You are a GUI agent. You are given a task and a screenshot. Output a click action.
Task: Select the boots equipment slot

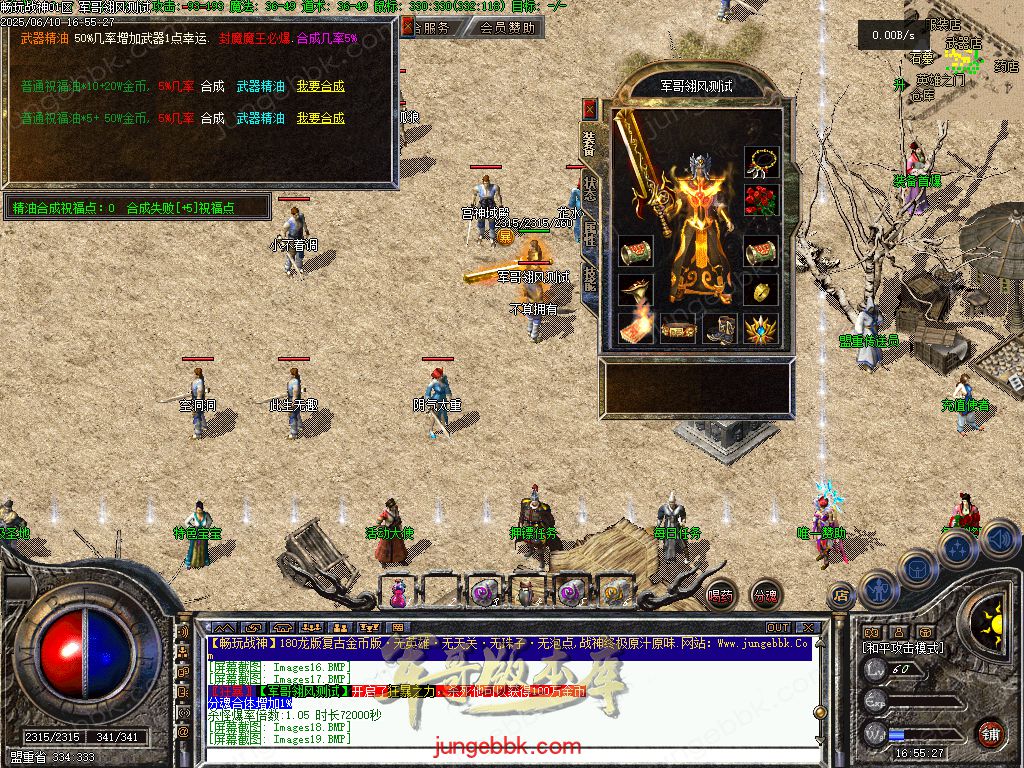(720, 328)
